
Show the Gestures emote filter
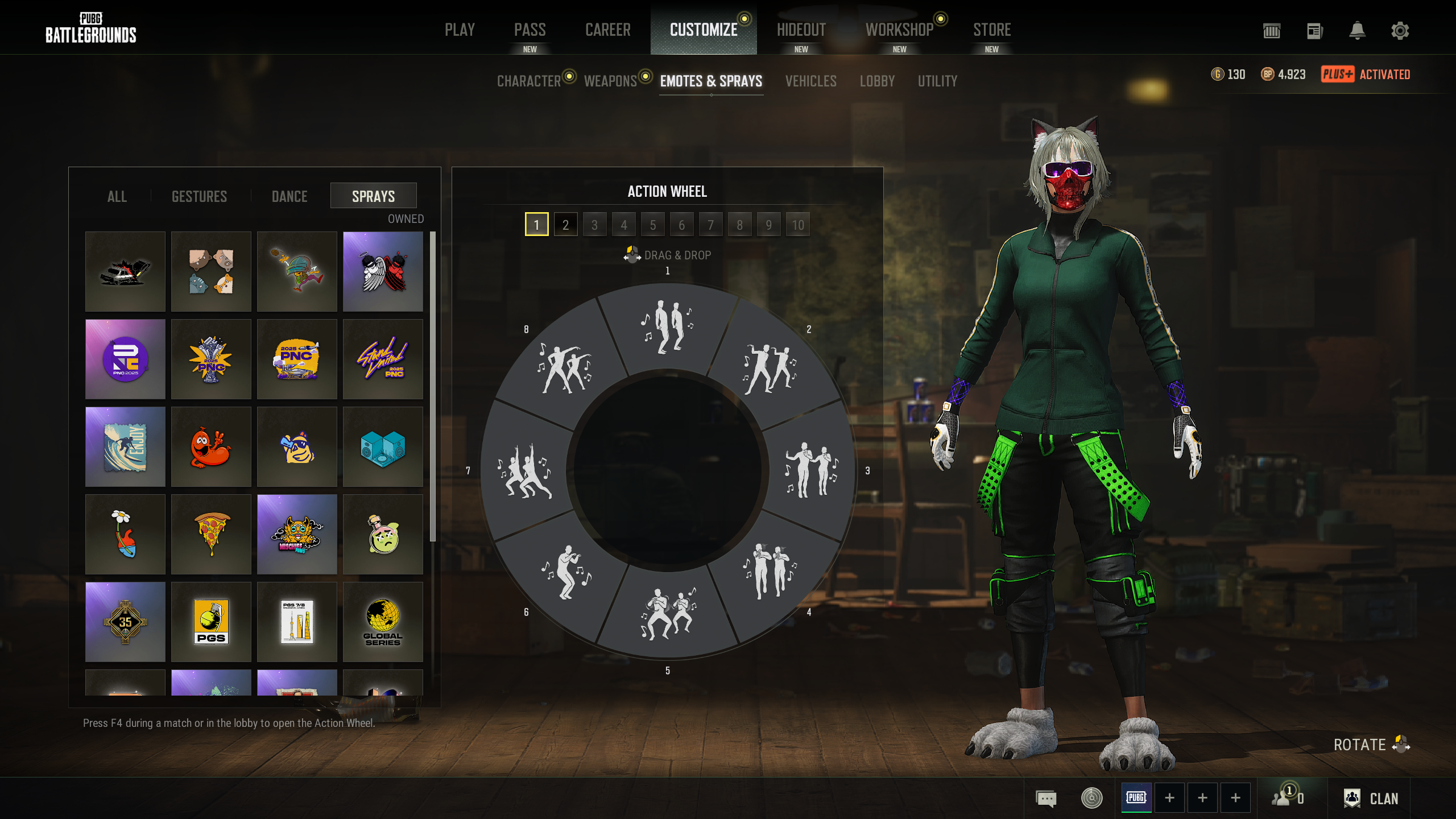coord(199,196)
